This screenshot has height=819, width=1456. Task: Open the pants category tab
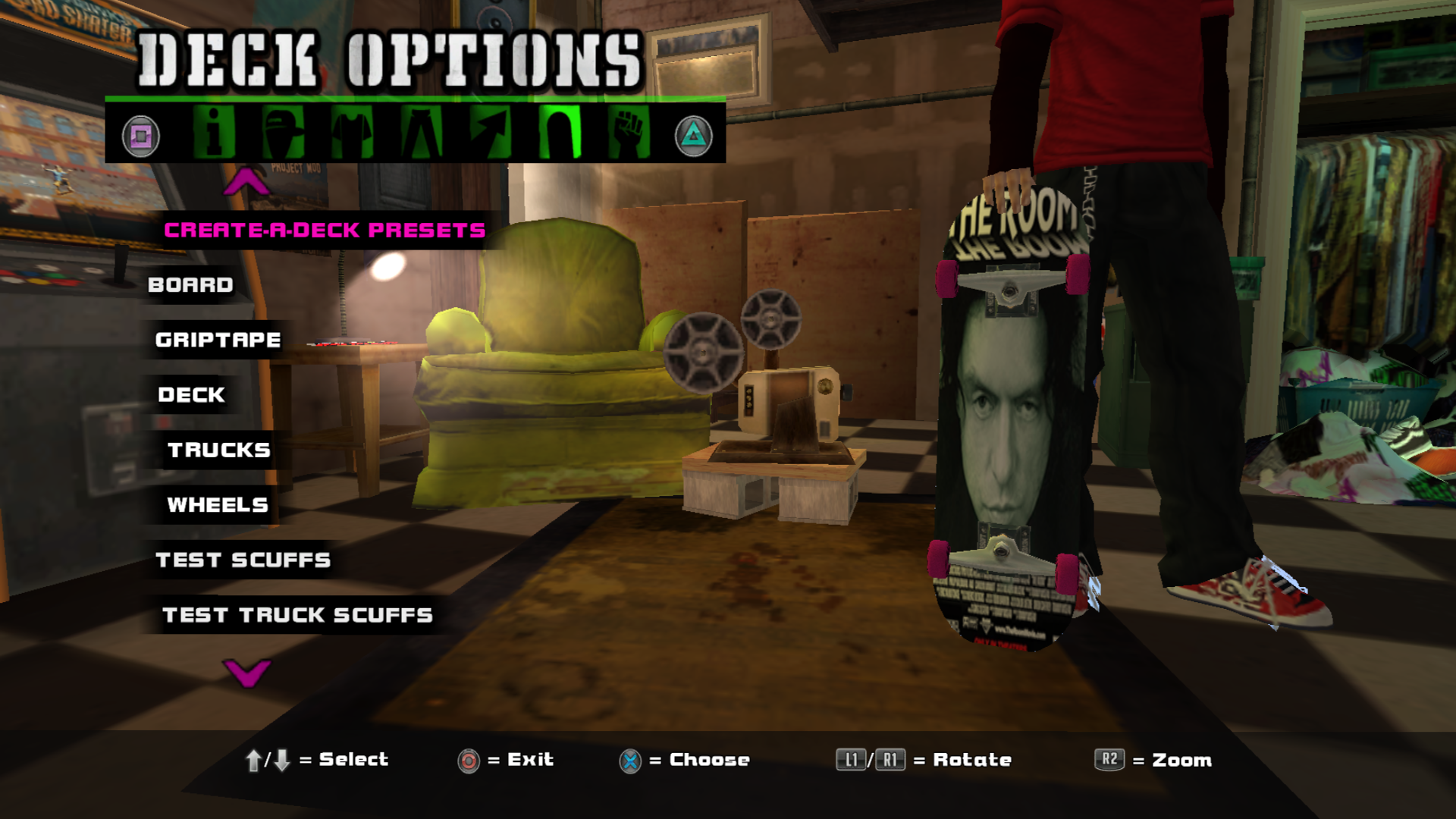(421, 132)
